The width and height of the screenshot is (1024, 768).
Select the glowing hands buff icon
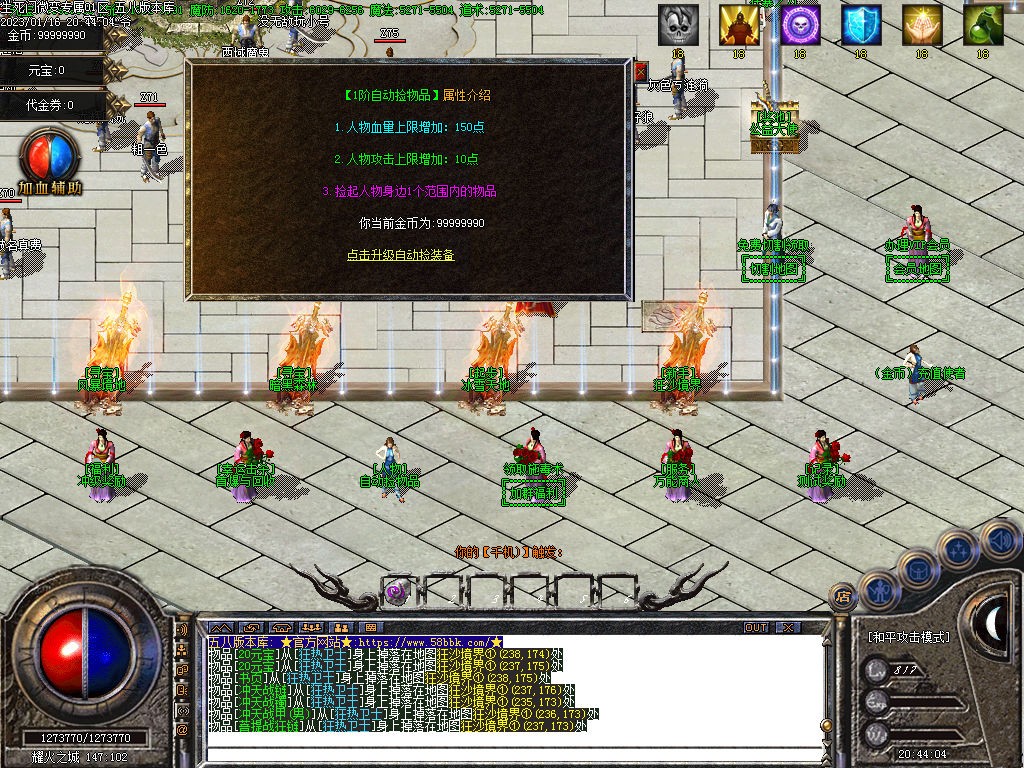922,25
